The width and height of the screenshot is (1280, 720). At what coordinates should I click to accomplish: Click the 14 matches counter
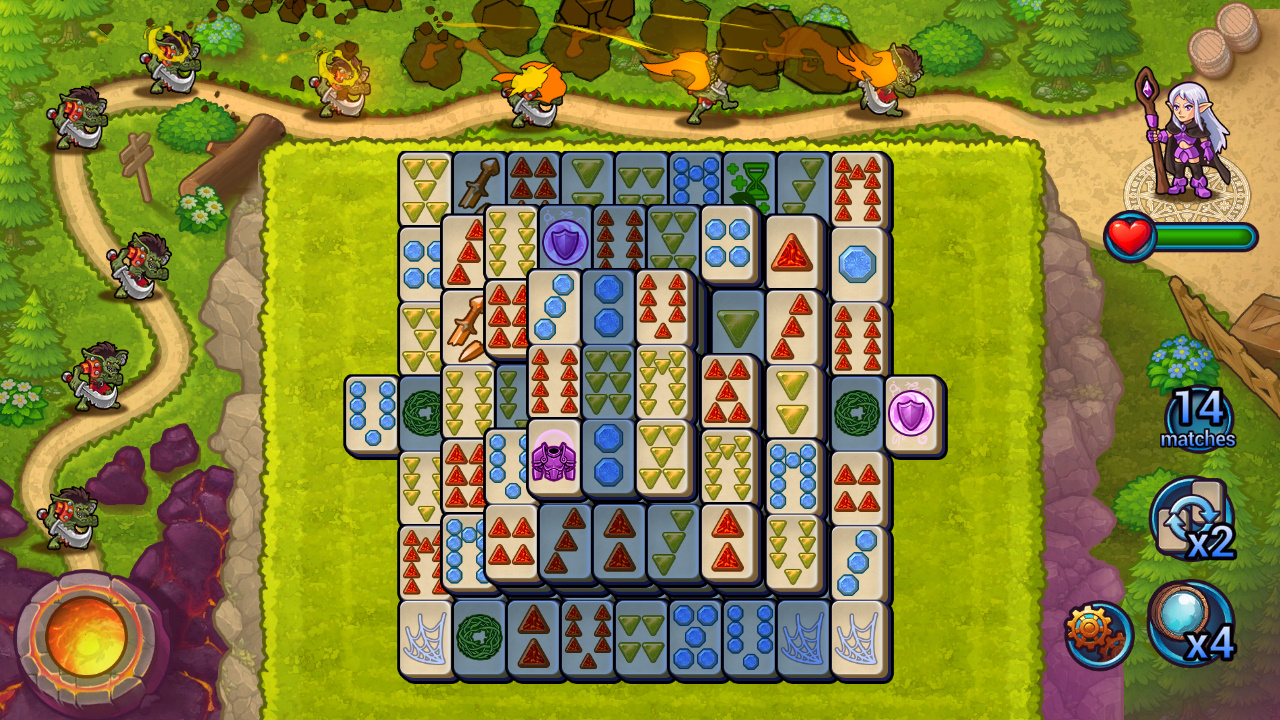pos(1197,412)
